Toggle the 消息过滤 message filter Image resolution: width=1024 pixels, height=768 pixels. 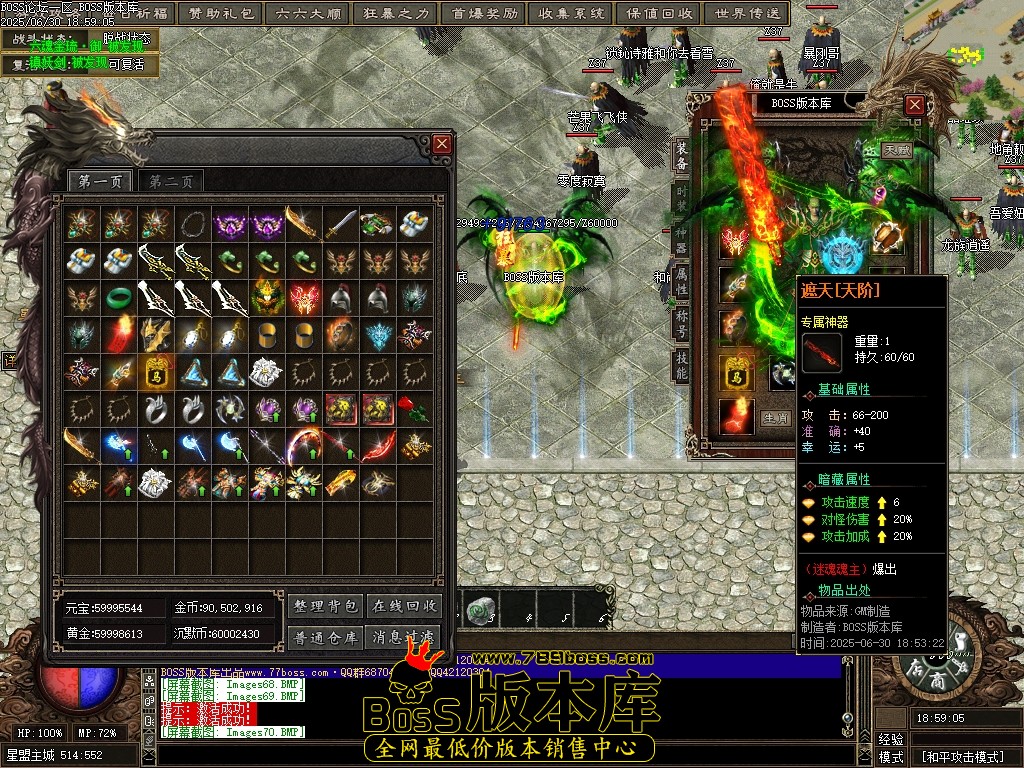[x=405, y=636]
